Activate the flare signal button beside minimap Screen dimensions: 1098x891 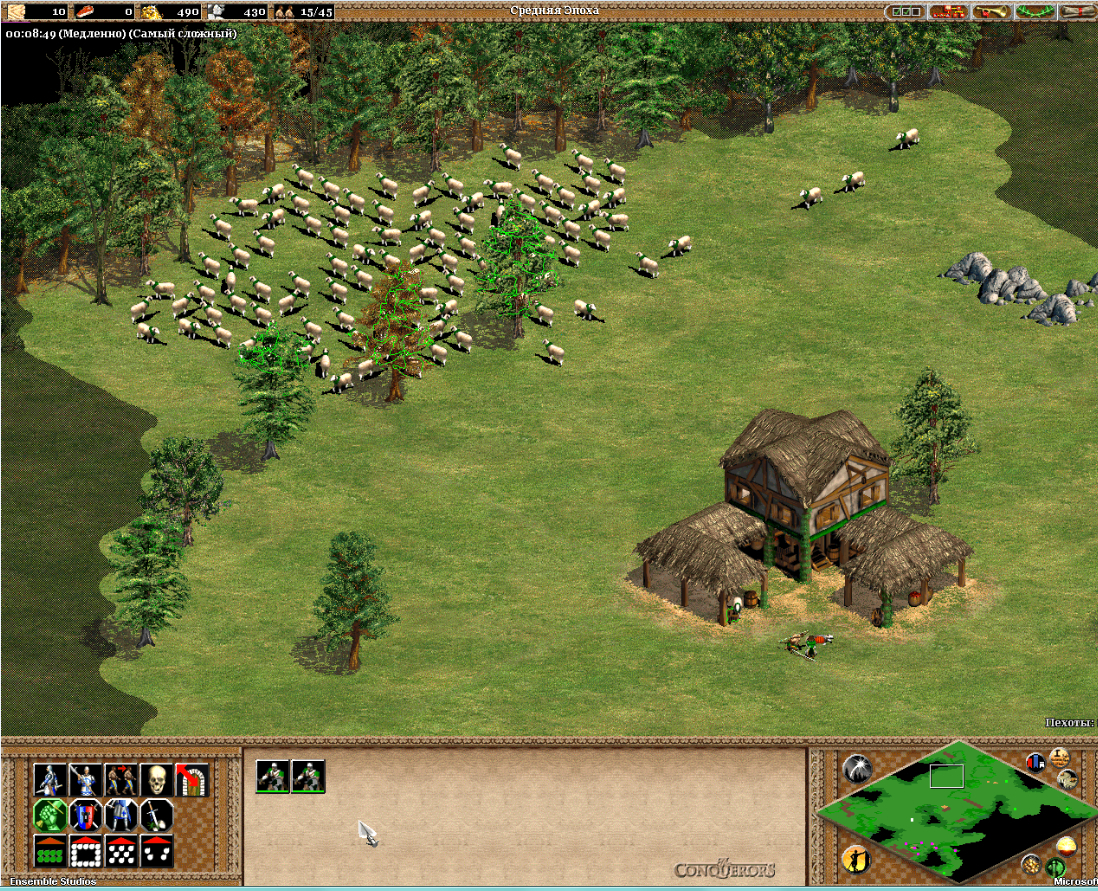coord(857,768)
